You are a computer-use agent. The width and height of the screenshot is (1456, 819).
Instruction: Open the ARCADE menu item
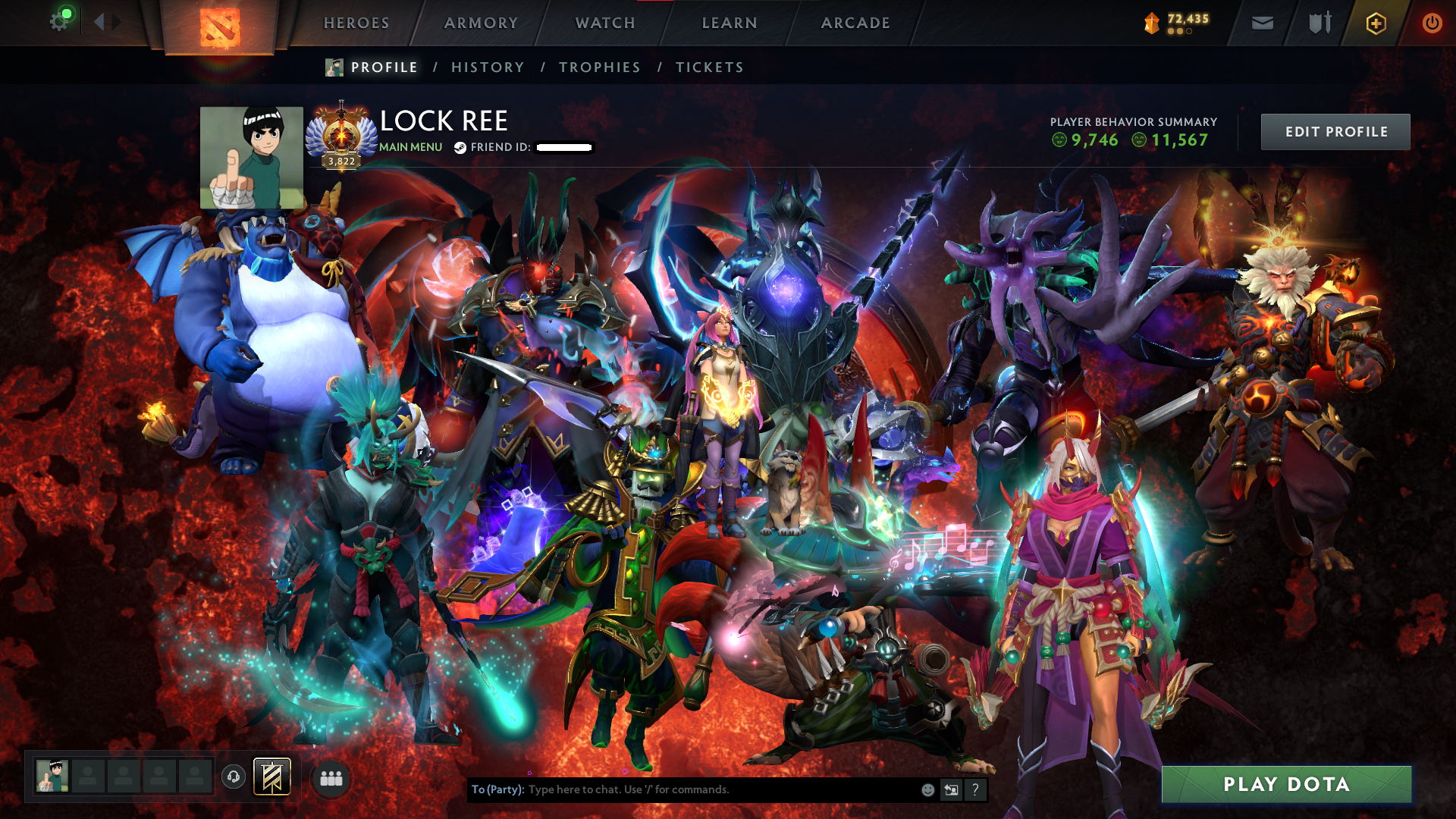pyautogui.click(x=855, y=23)
